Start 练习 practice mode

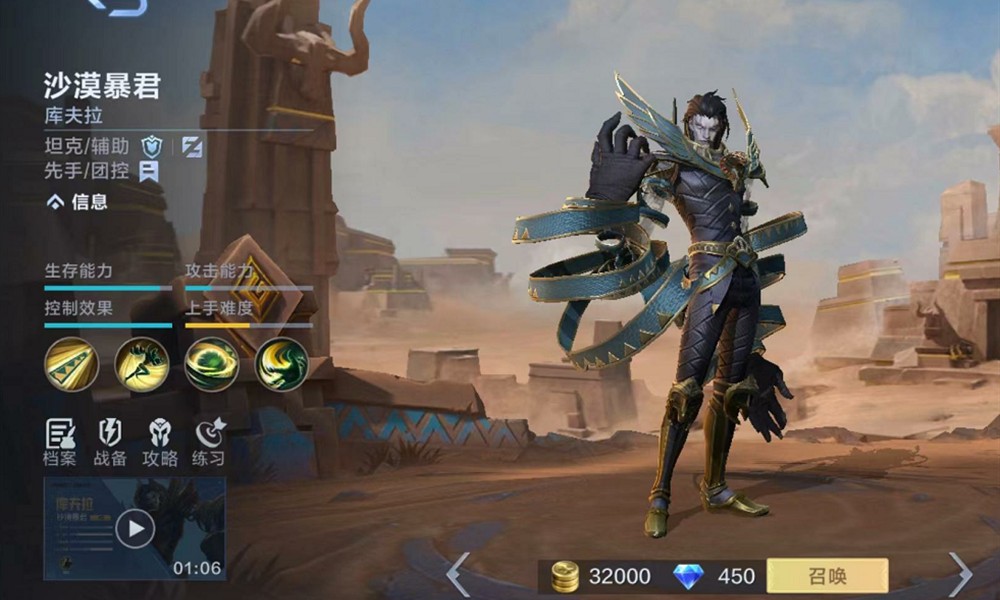[208, 443]
